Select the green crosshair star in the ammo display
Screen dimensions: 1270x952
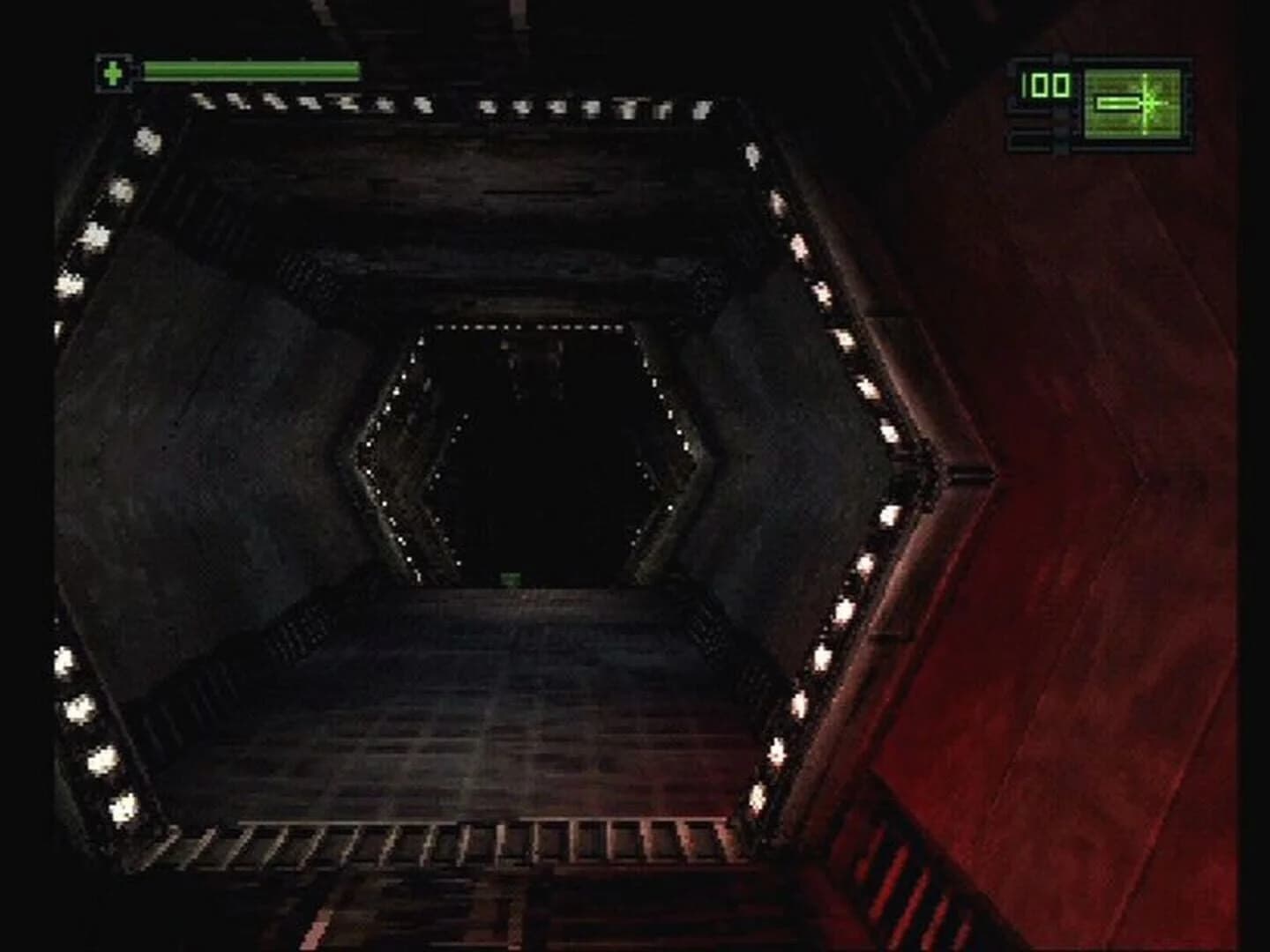[x=1149, y=102]
